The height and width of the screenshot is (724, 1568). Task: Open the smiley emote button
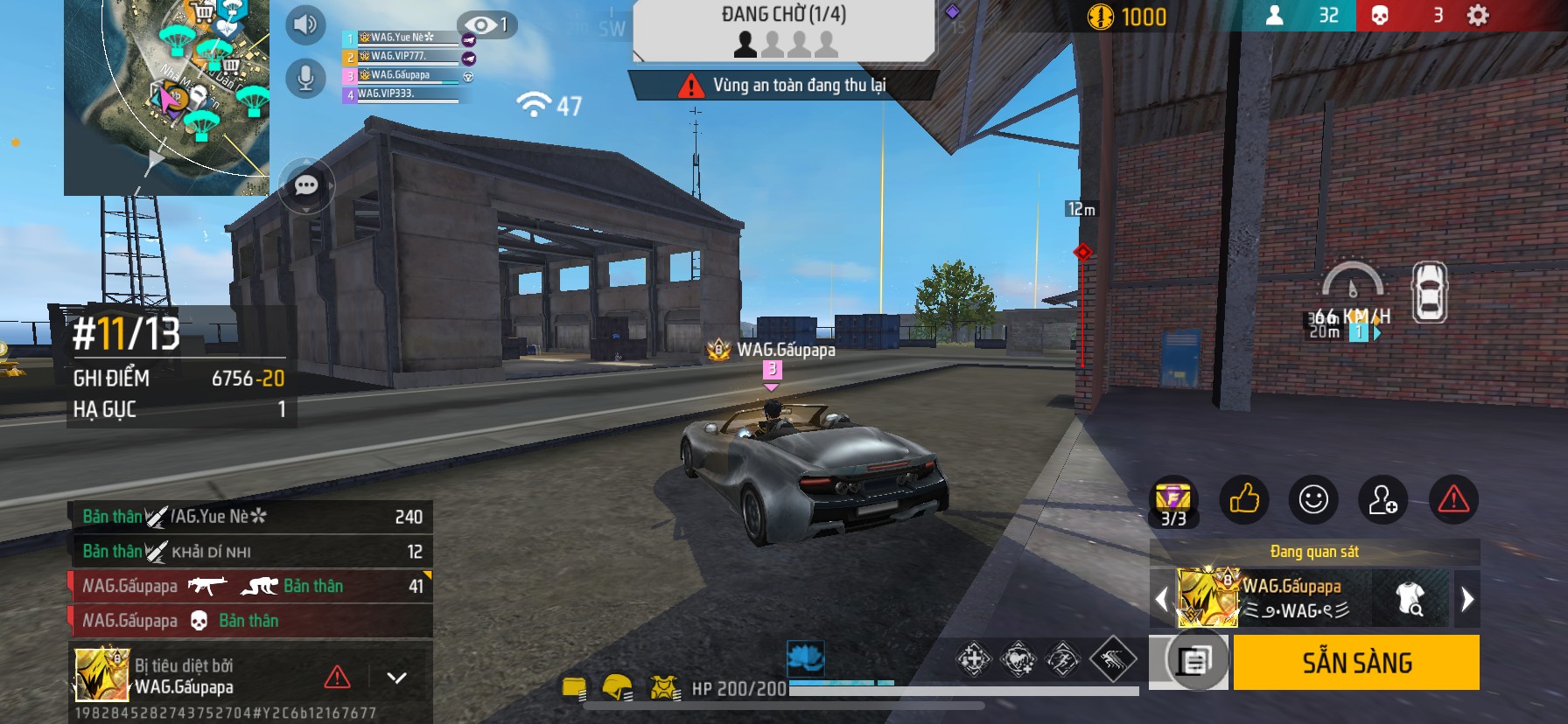point(1312,499)
